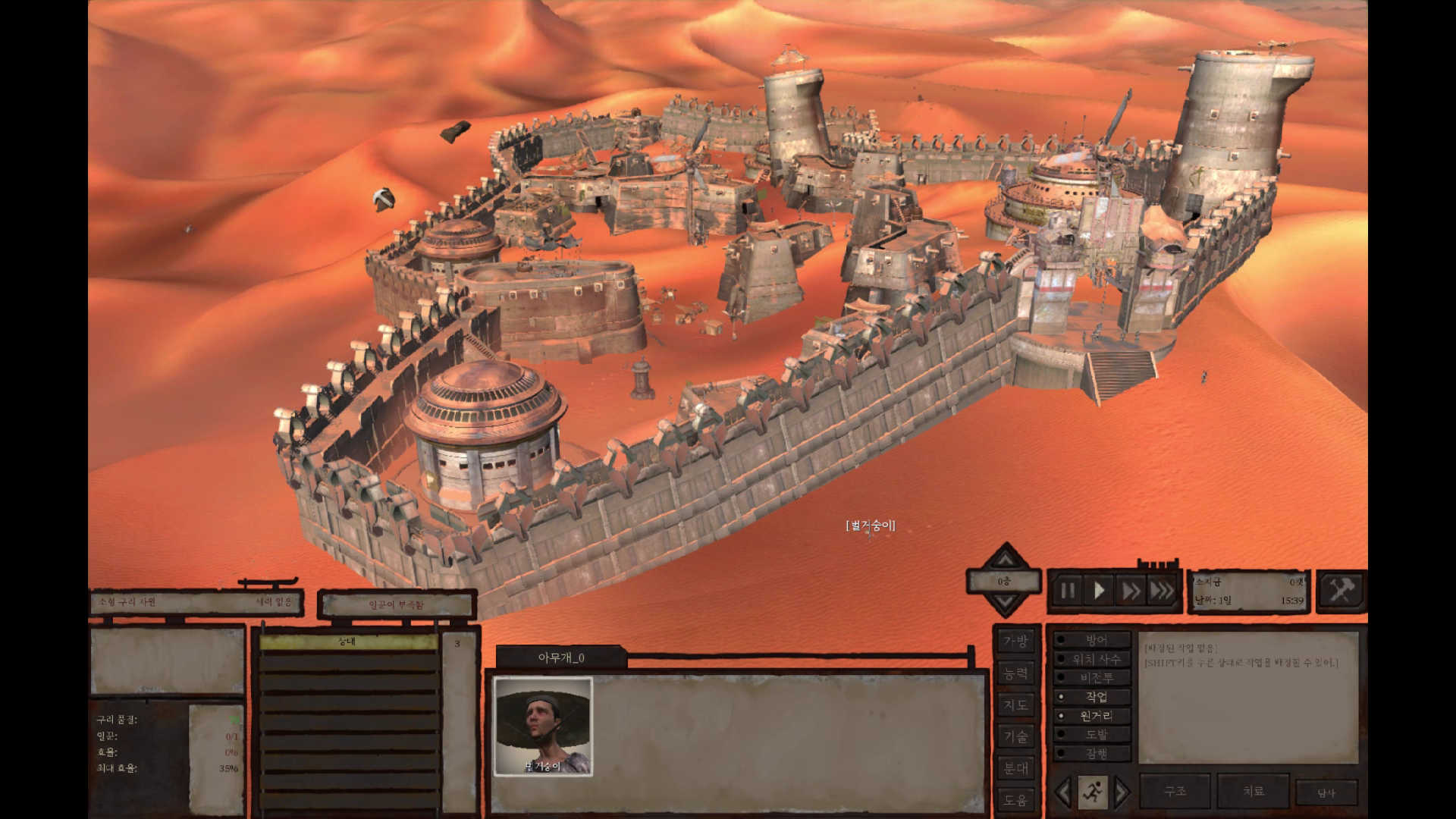This screenshot has width=1456, height=819.
Task: Lower the floor level with the down arrow
Action: point(1005,604)
